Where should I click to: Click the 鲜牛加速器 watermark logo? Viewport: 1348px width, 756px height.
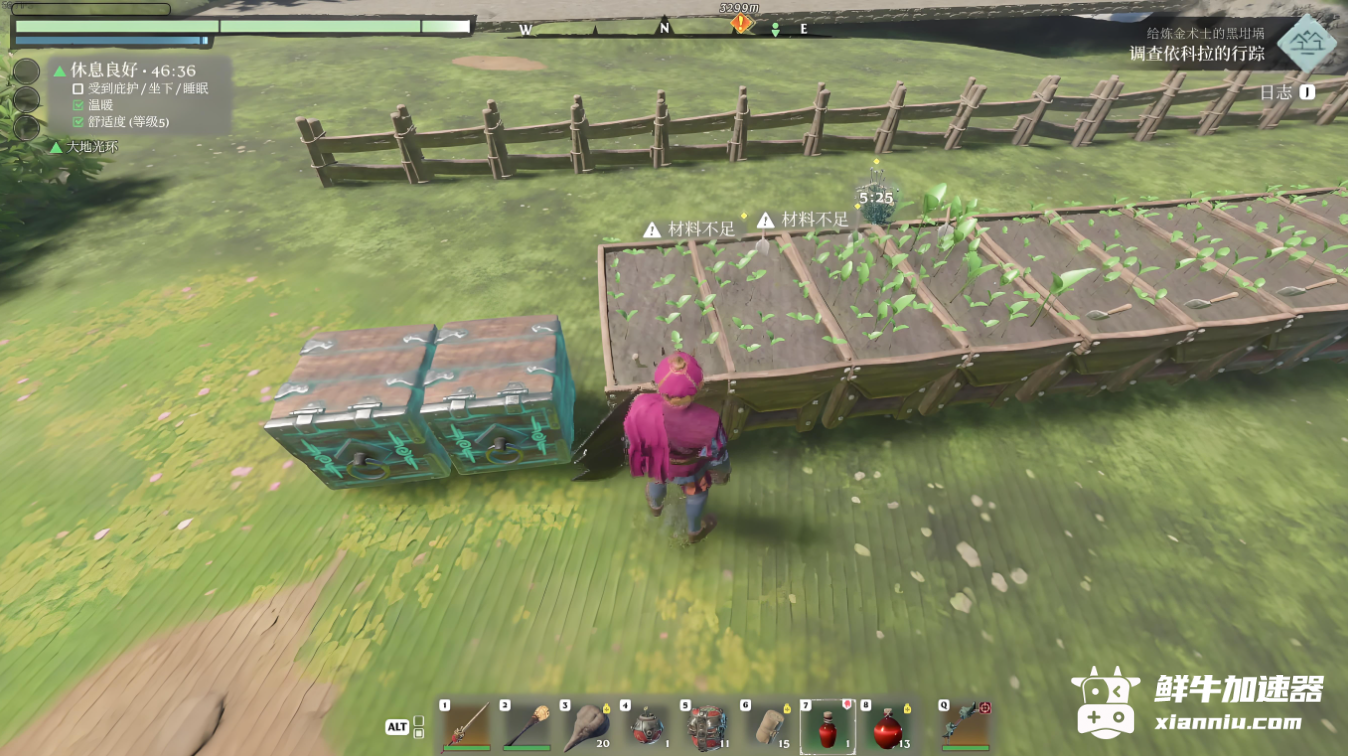[1199, 702]
